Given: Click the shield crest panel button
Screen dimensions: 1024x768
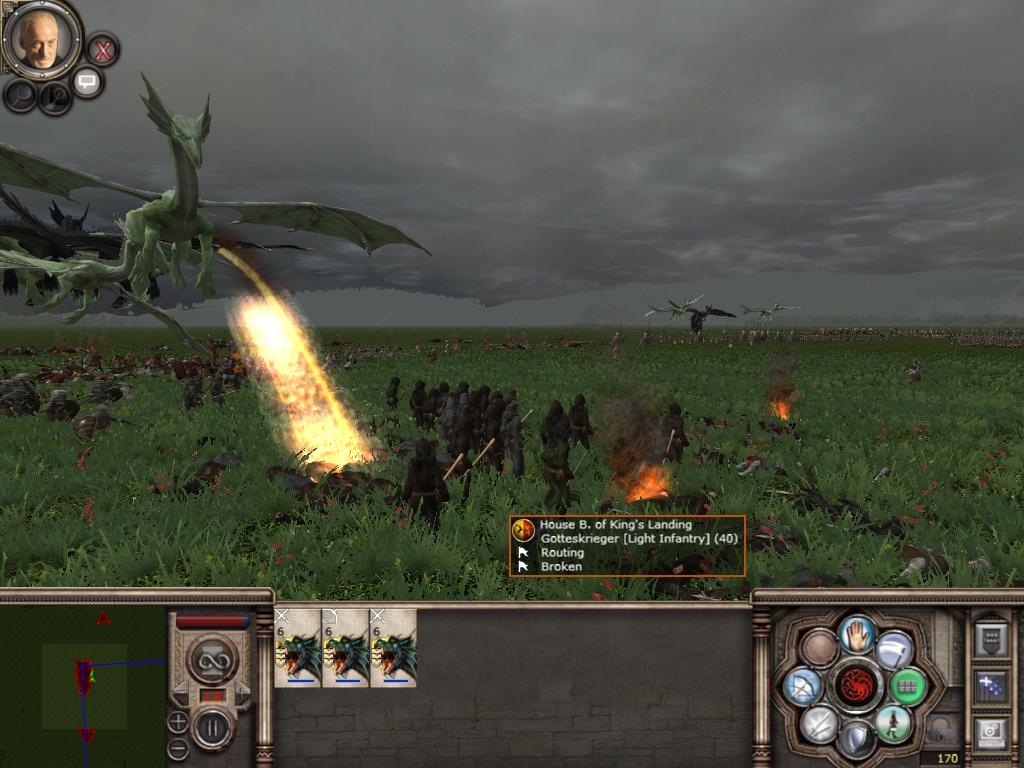Looking at the screenshot, I should click(990, 639).
